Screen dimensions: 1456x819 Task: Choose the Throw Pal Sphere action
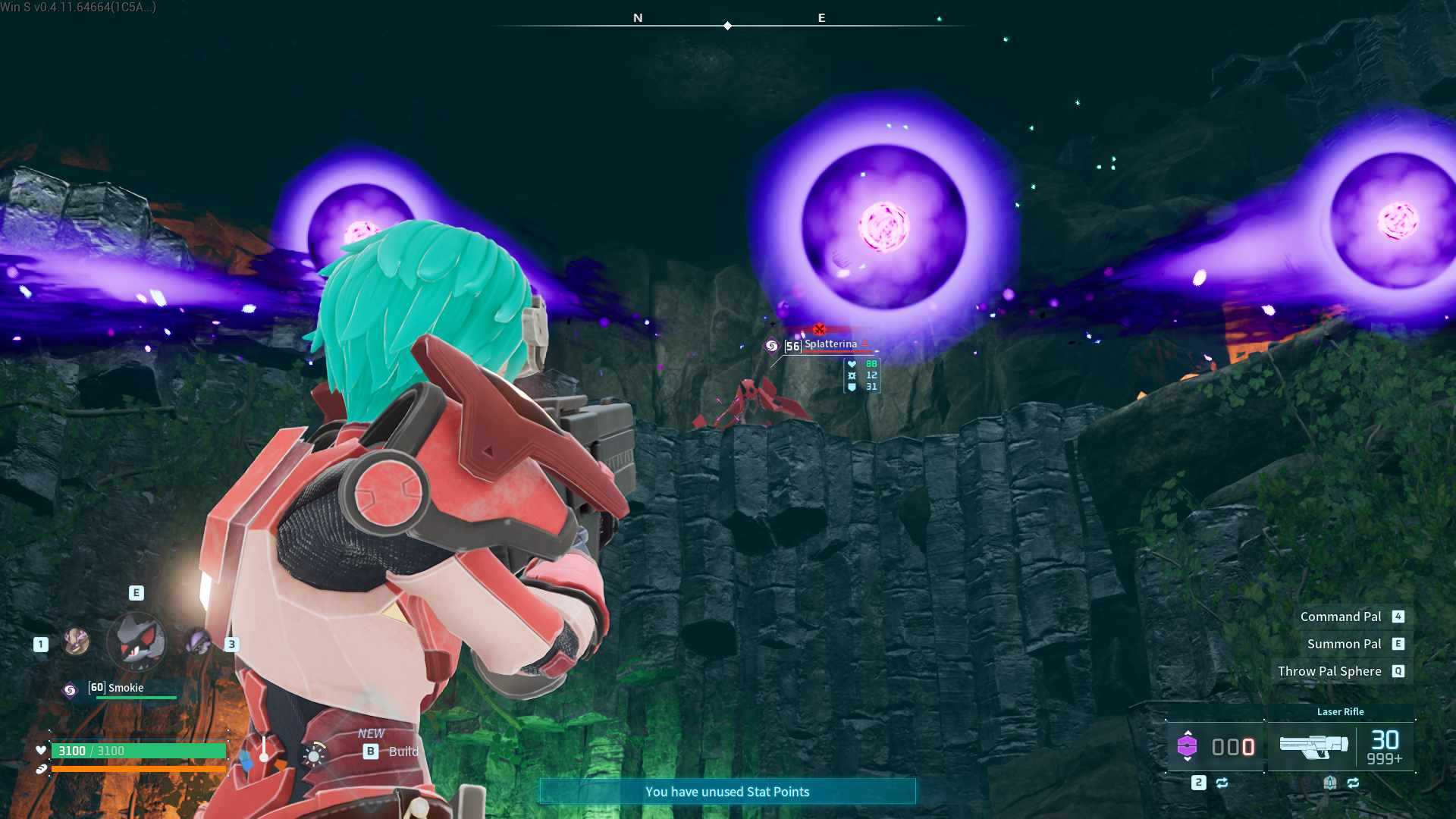(1329, 671)
